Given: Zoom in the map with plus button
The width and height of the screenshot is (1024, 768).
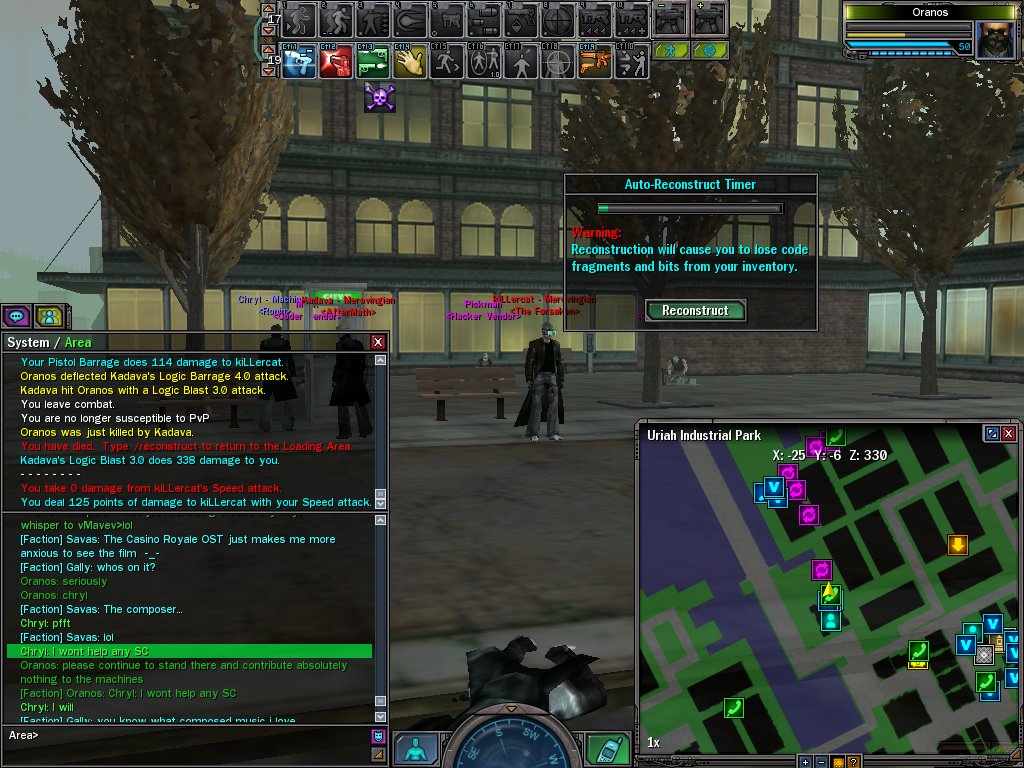Looking at the screenshot, I should coord(805,762).
